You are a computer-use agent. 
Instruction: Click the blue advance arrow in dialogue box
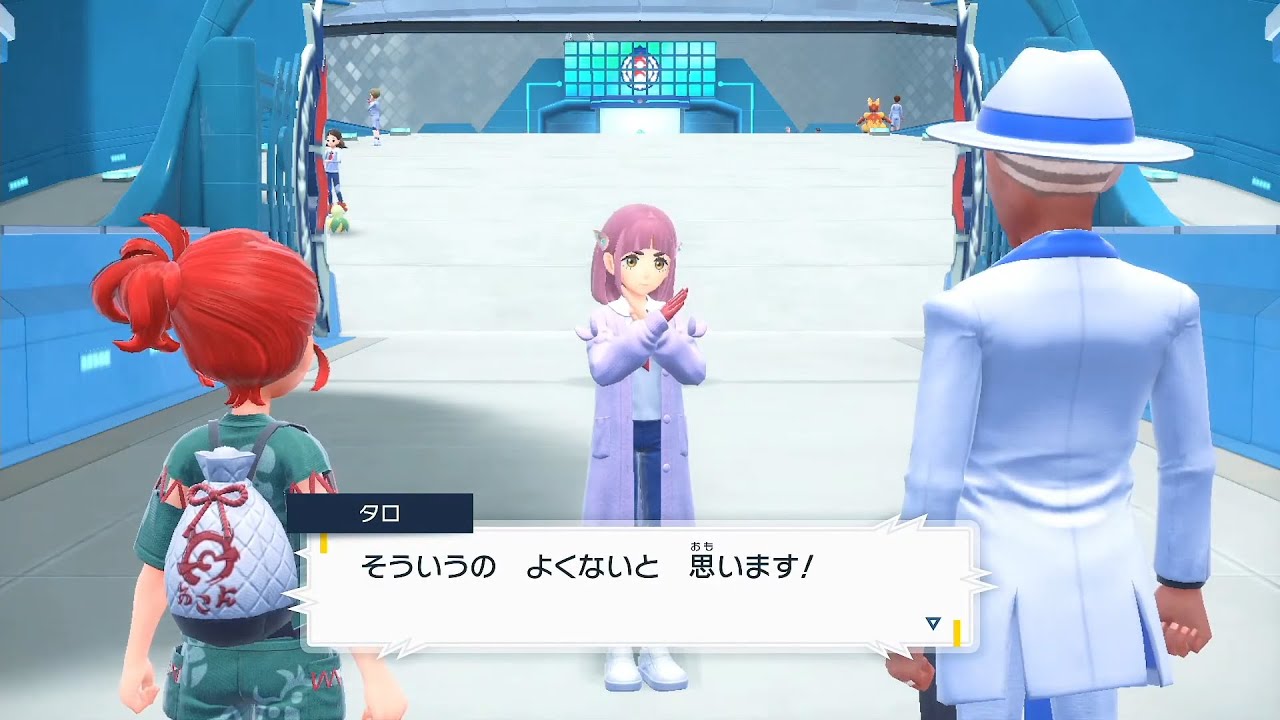pyautogui.click(x=931, y=621)
